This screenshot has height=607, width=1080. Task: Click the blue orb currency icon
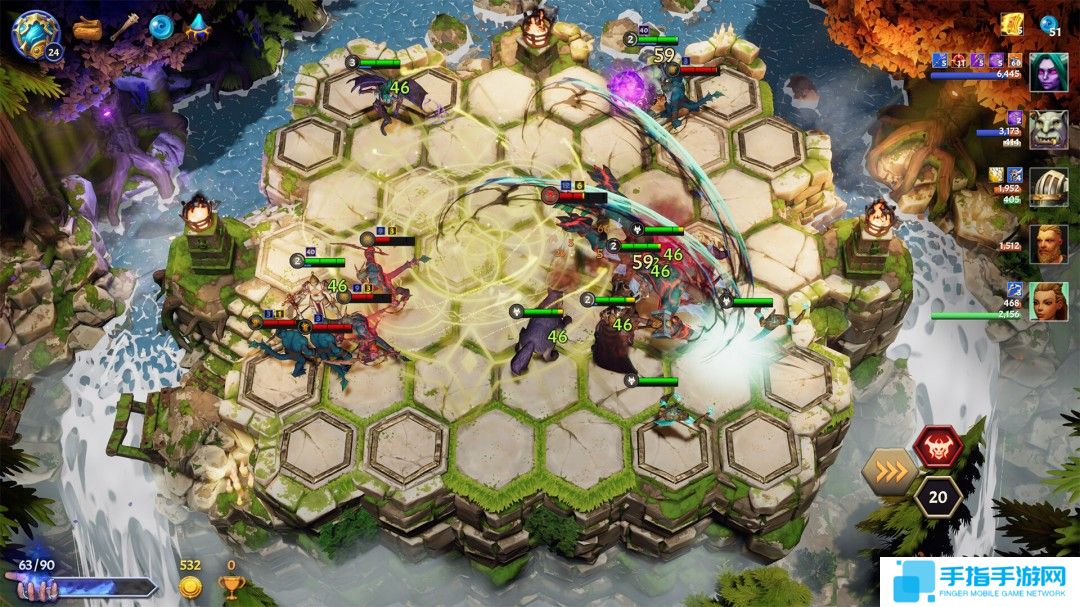pos(1049,25)
